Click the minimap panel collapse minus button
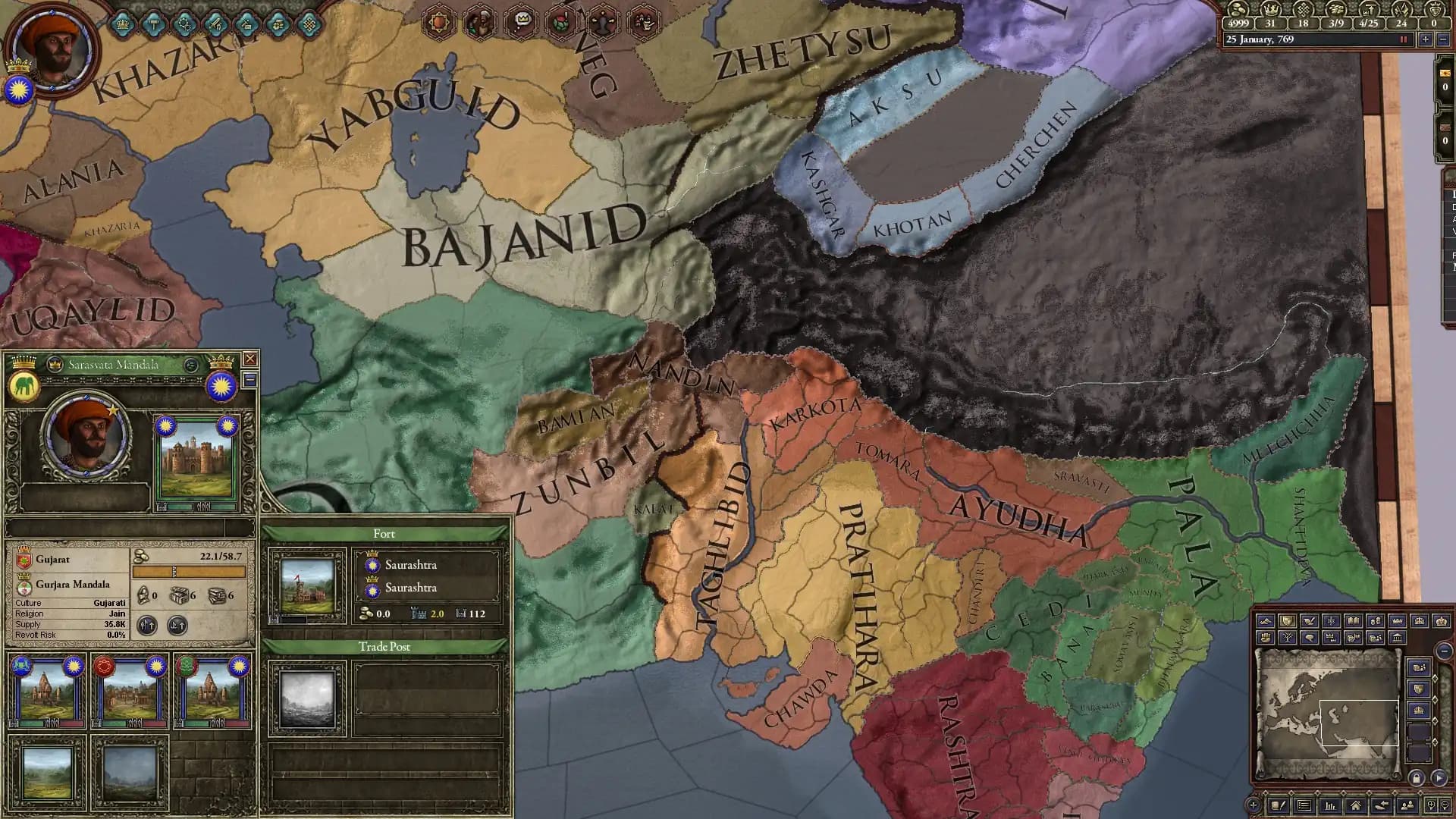This screenshot has height=819, width=1456. [1445, 650]
